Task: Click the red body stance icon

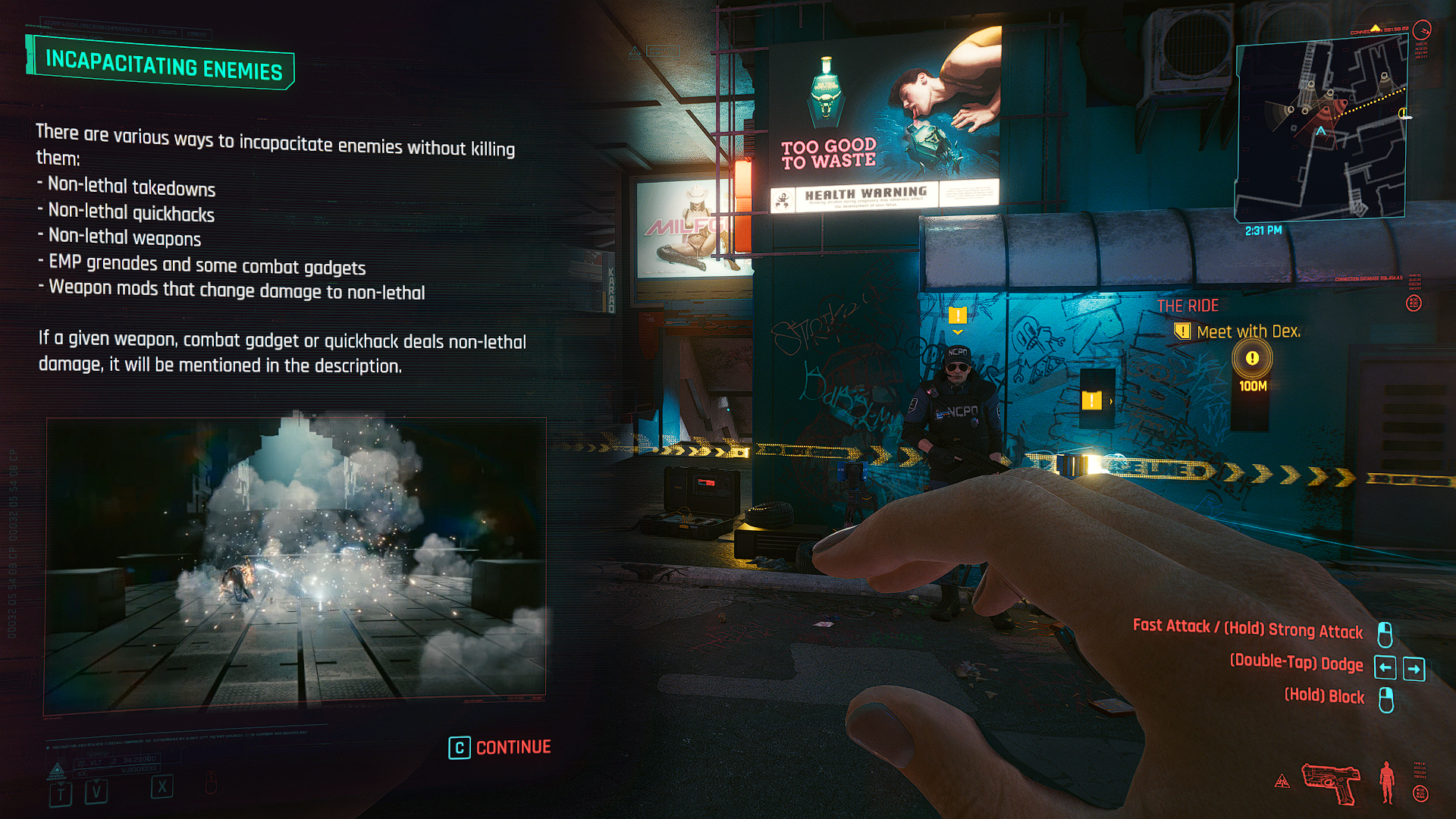Action: coord(1387,782)
